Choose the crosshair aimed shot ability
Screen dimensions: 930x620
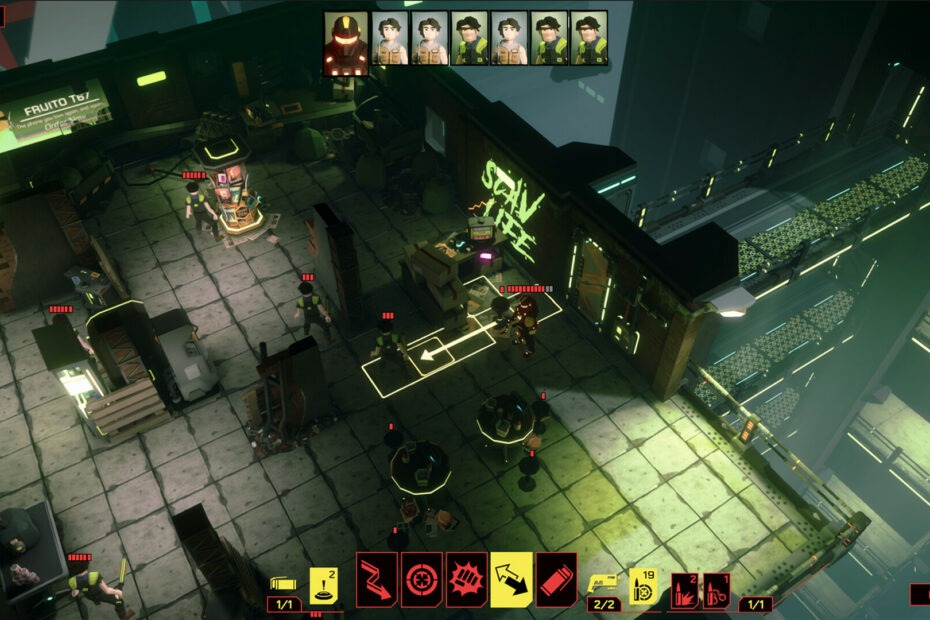[422, 580]
